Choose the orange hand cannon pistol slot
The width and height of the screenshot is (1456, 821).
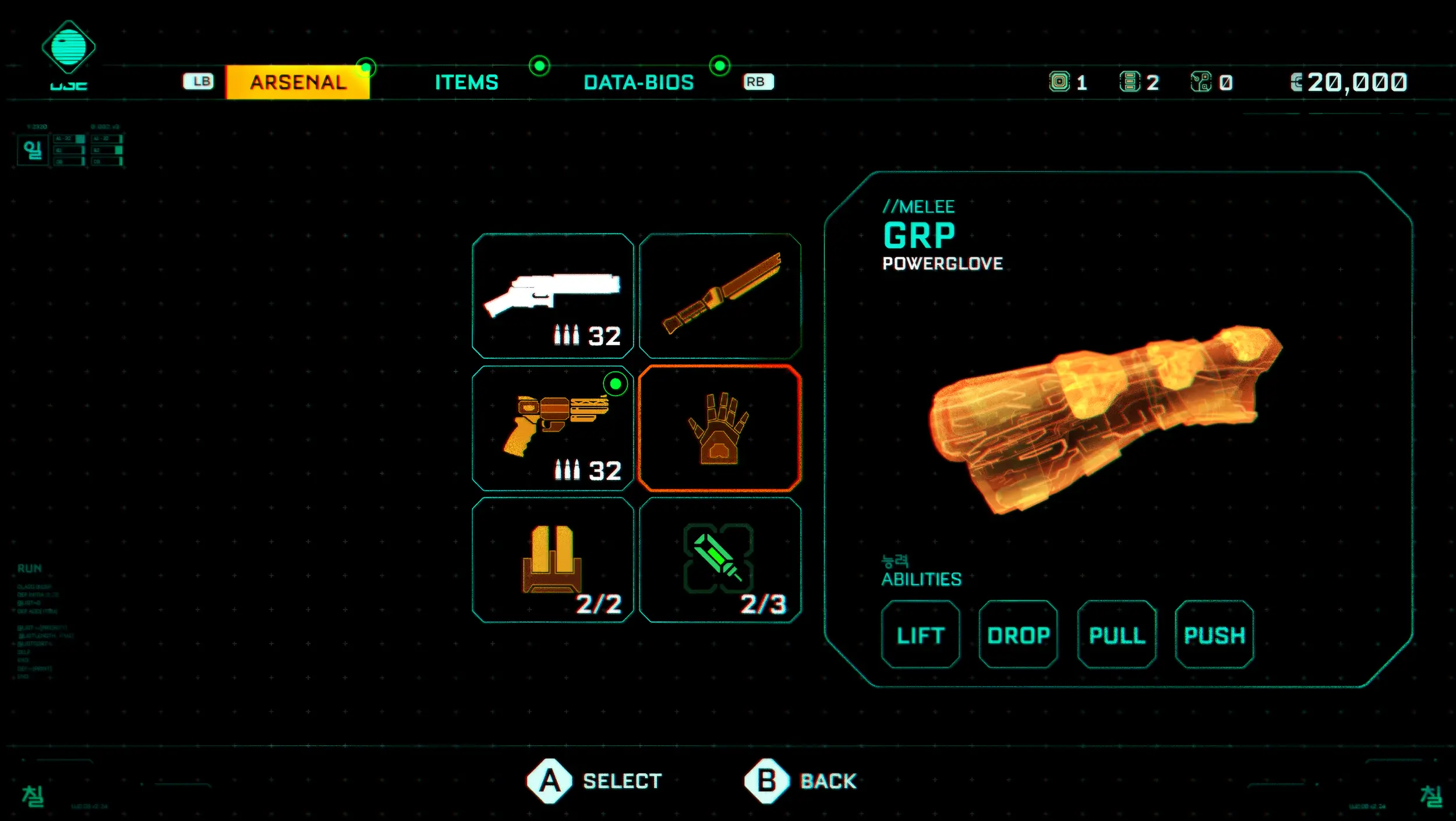click(553, 428)
